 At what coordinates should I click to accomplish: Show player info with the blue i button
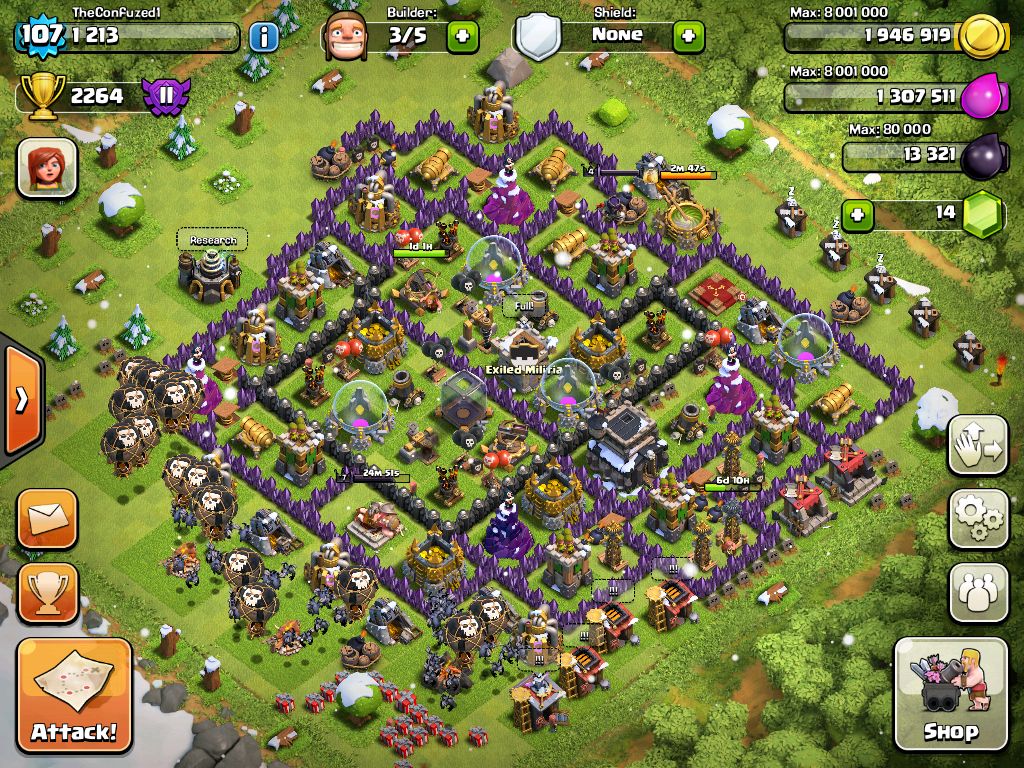pyautogui.click(x=264, y=38)
